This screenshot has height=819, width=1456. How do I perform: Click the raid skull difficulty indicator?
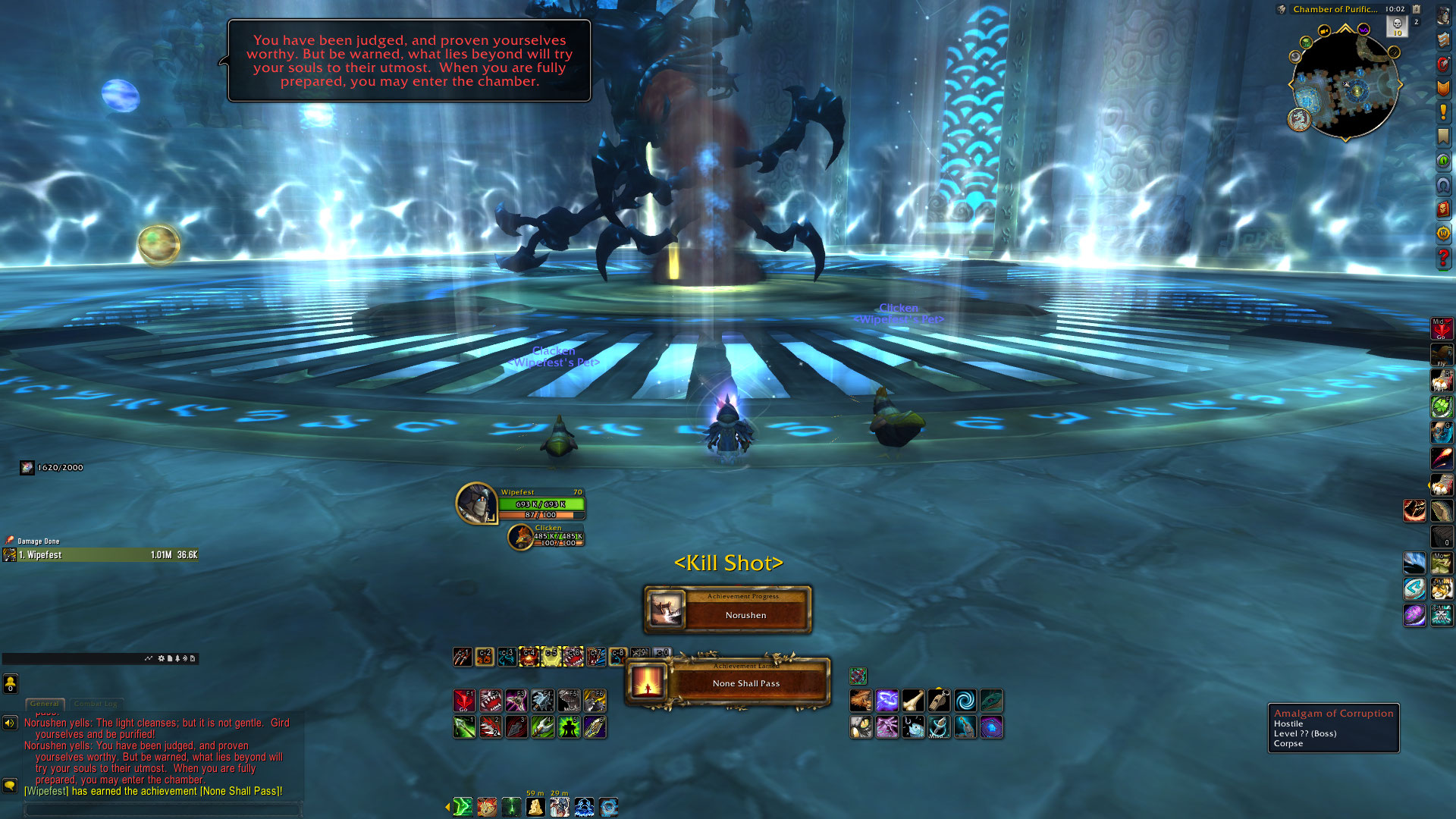[x=1397, y=26]
